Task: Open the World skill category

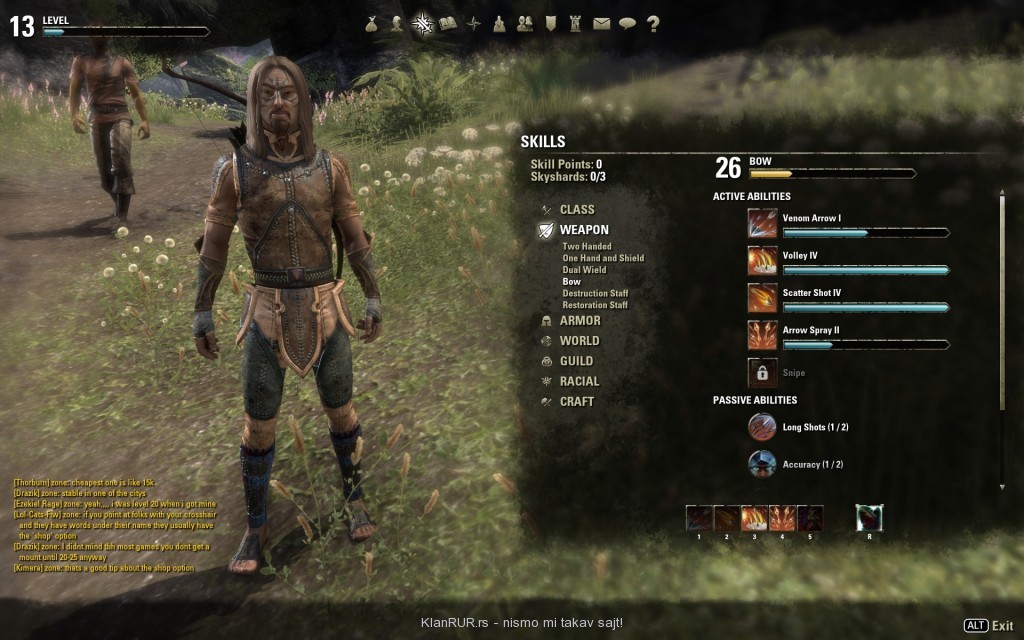Action: tap(579, 341)
